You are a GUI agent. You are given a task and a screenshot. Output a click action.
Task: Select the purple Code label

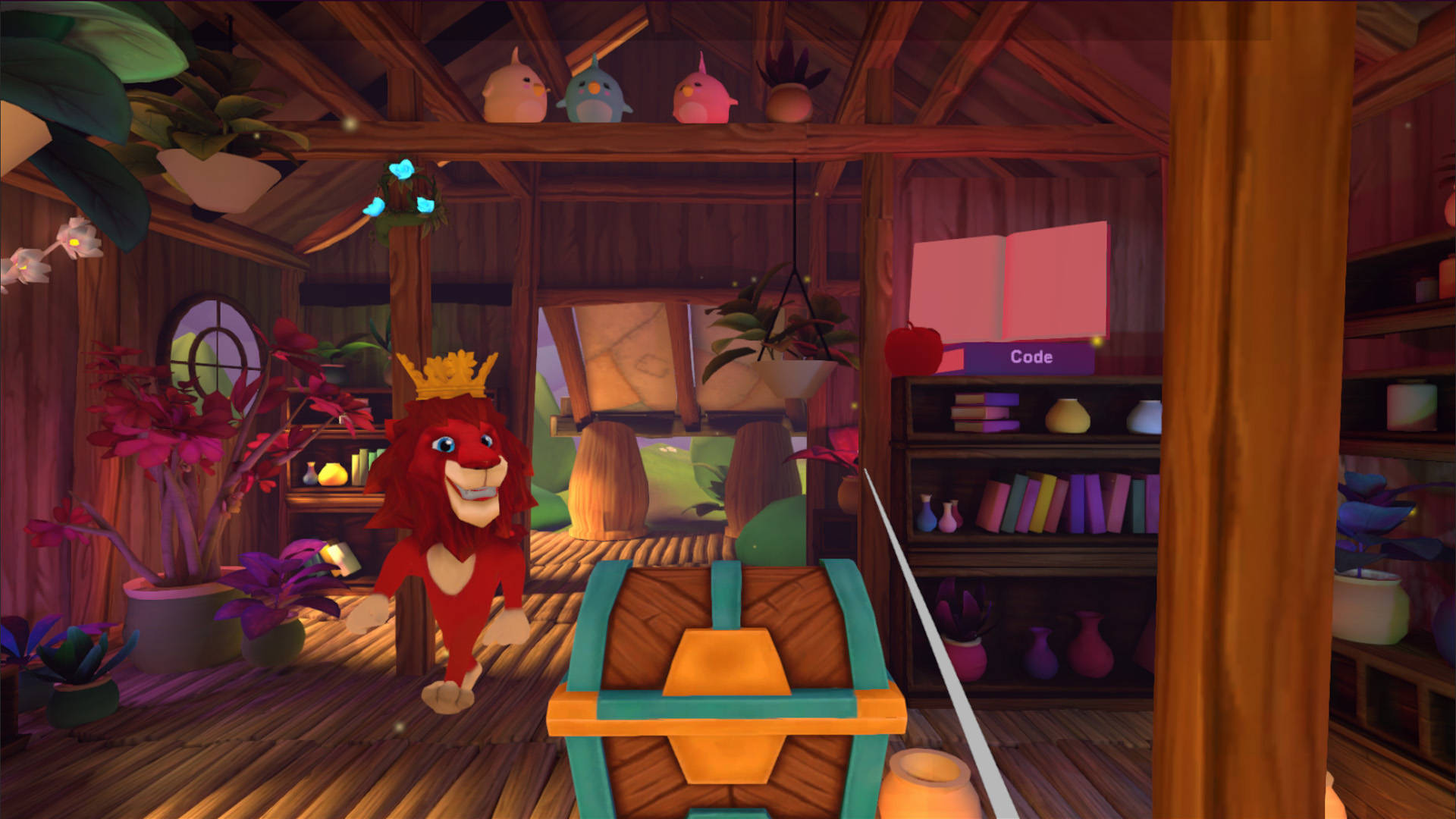click(1030, 357)
